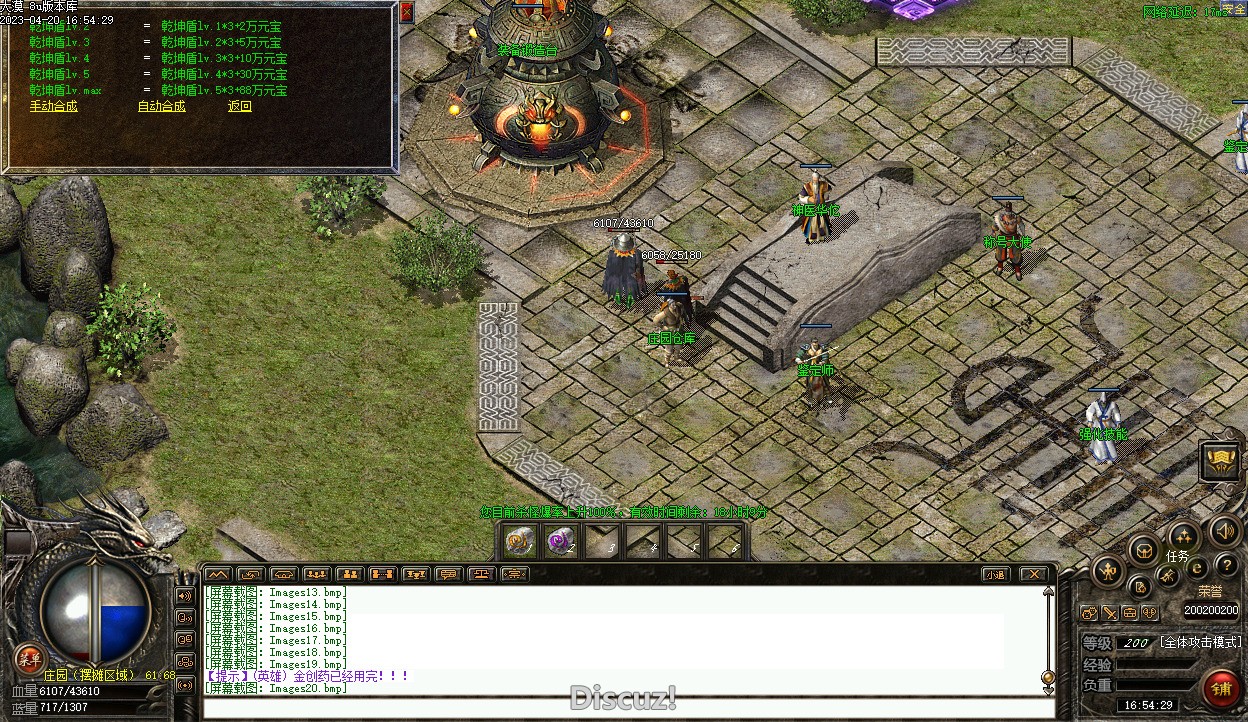Close the 乾坤盾 synthesis dialog
The width and height of the screenshot is (1248, 722).
click(x=406, y=12)
